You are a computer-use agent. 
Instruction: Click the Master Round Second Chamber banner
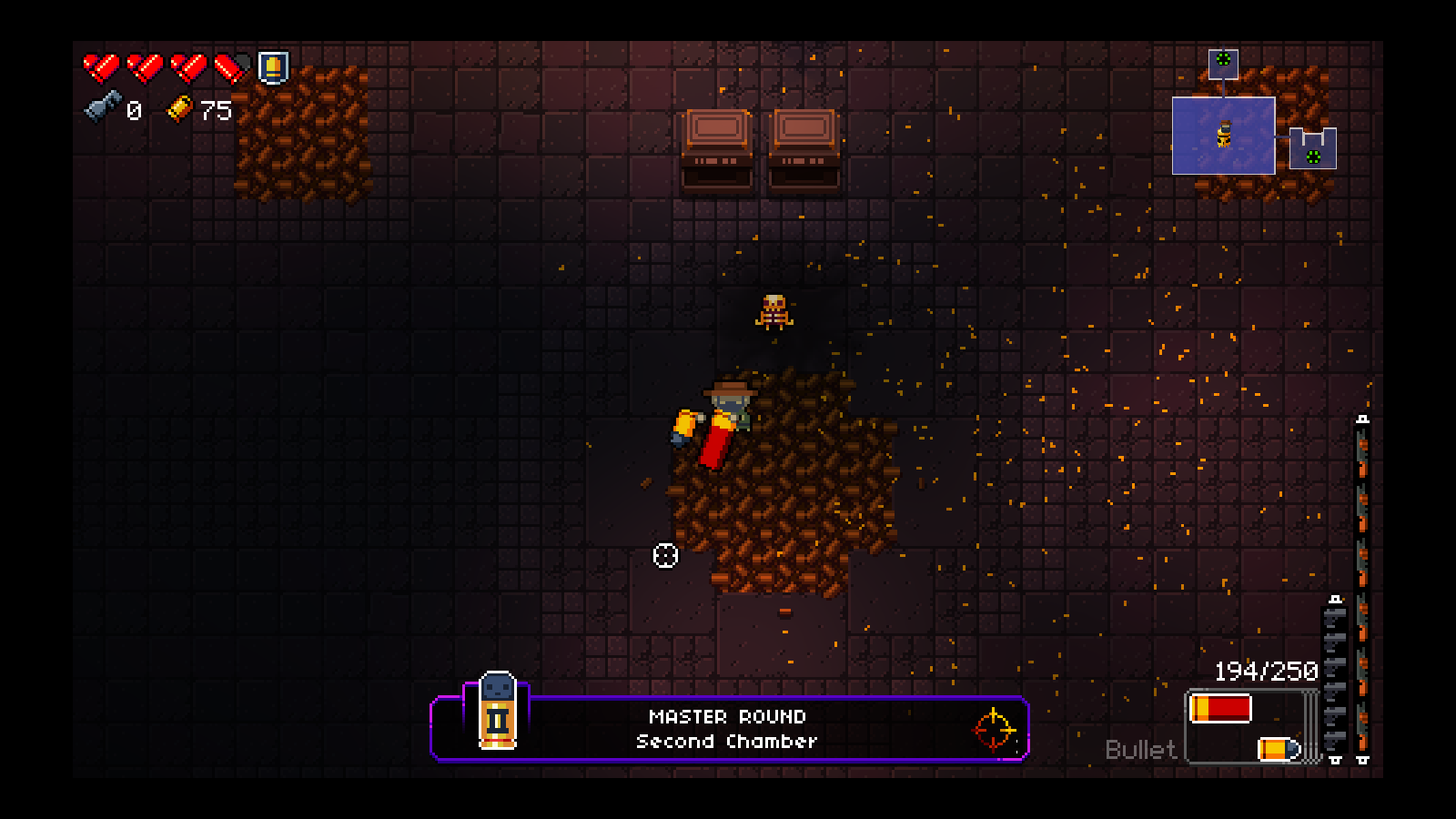[728, 729]
